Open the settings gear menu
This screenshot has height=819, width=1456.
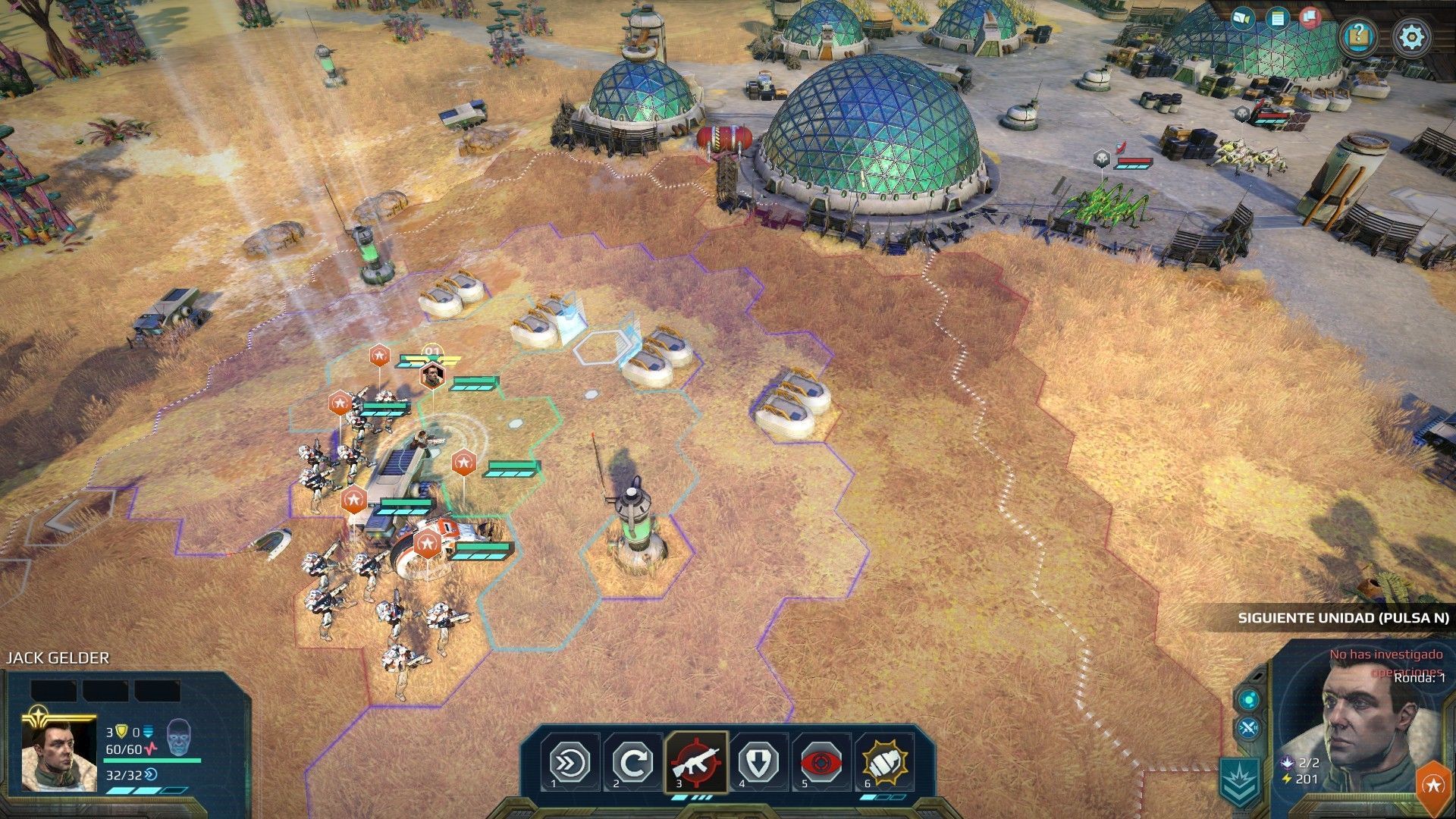(1411, 36)
